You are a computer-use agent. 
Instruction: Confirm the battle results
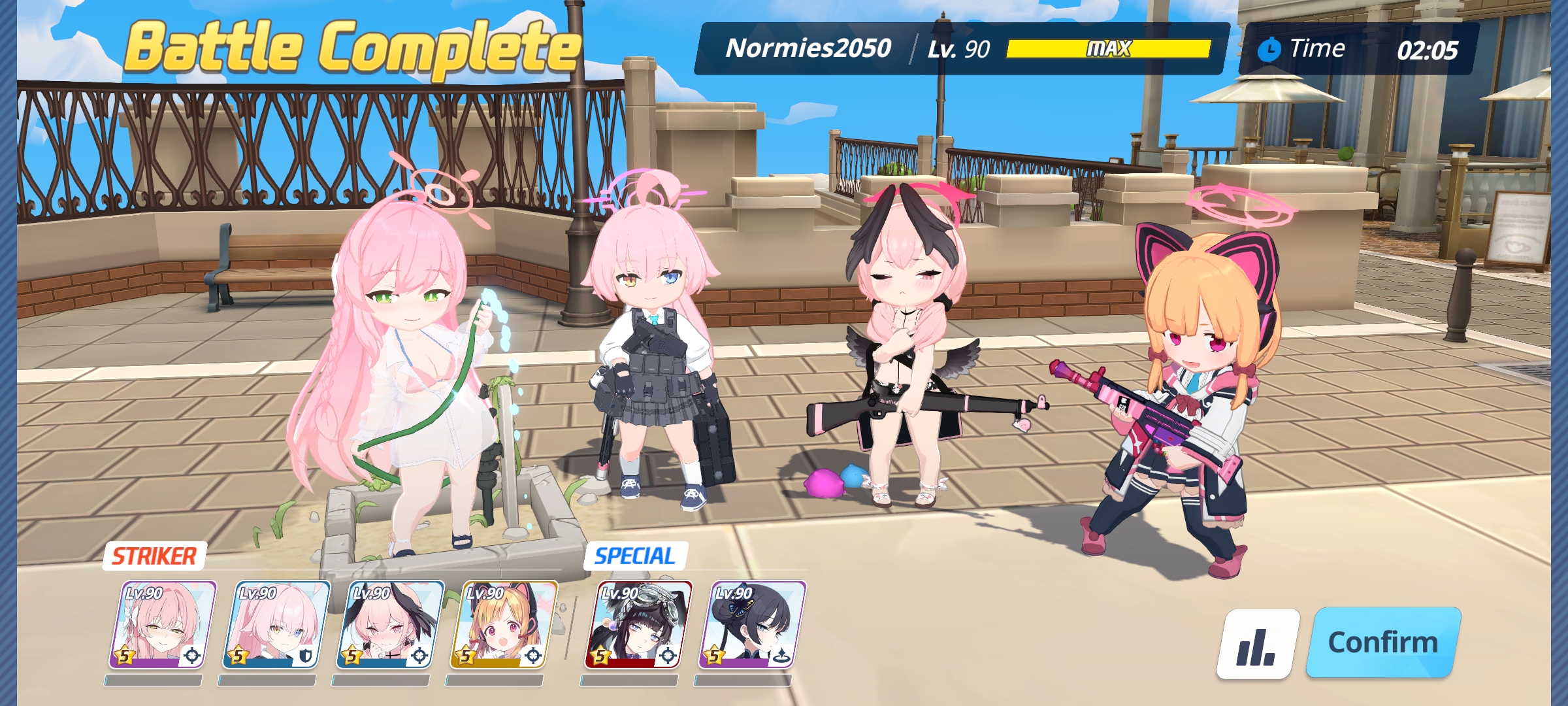point(1382,642)
